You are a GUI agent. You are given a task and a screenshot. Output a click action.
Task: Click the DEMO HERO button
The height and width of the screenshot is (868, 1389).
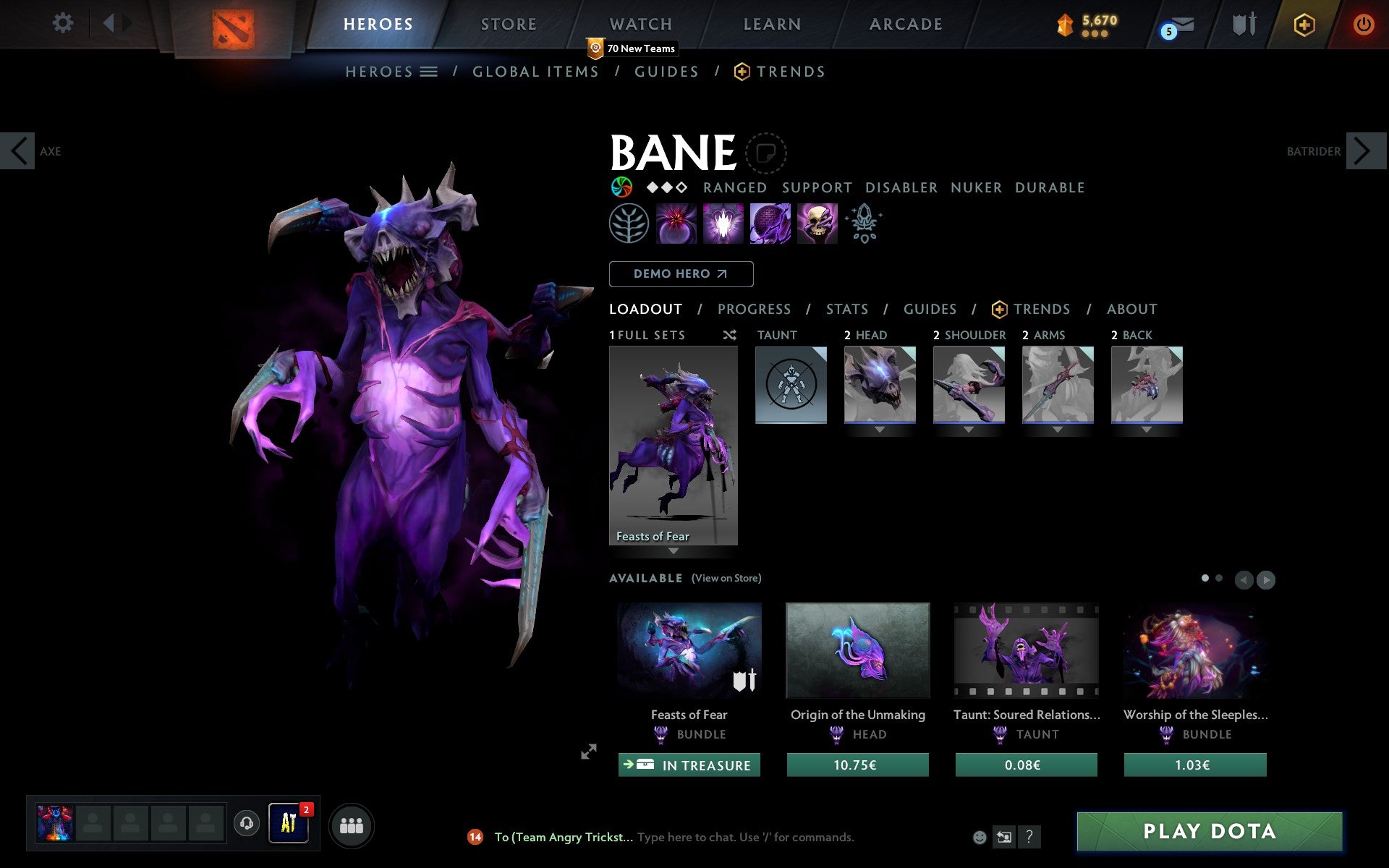(681, 274)
